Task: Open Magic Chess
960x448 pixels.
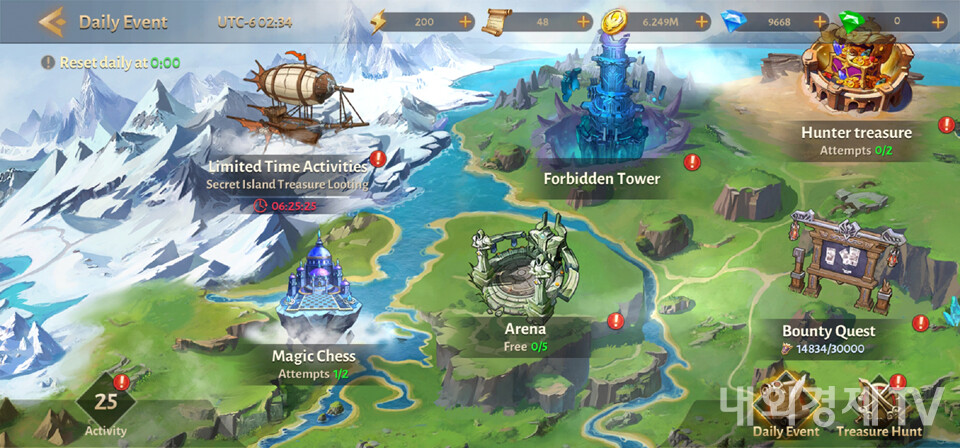Action: pos(314,290)
